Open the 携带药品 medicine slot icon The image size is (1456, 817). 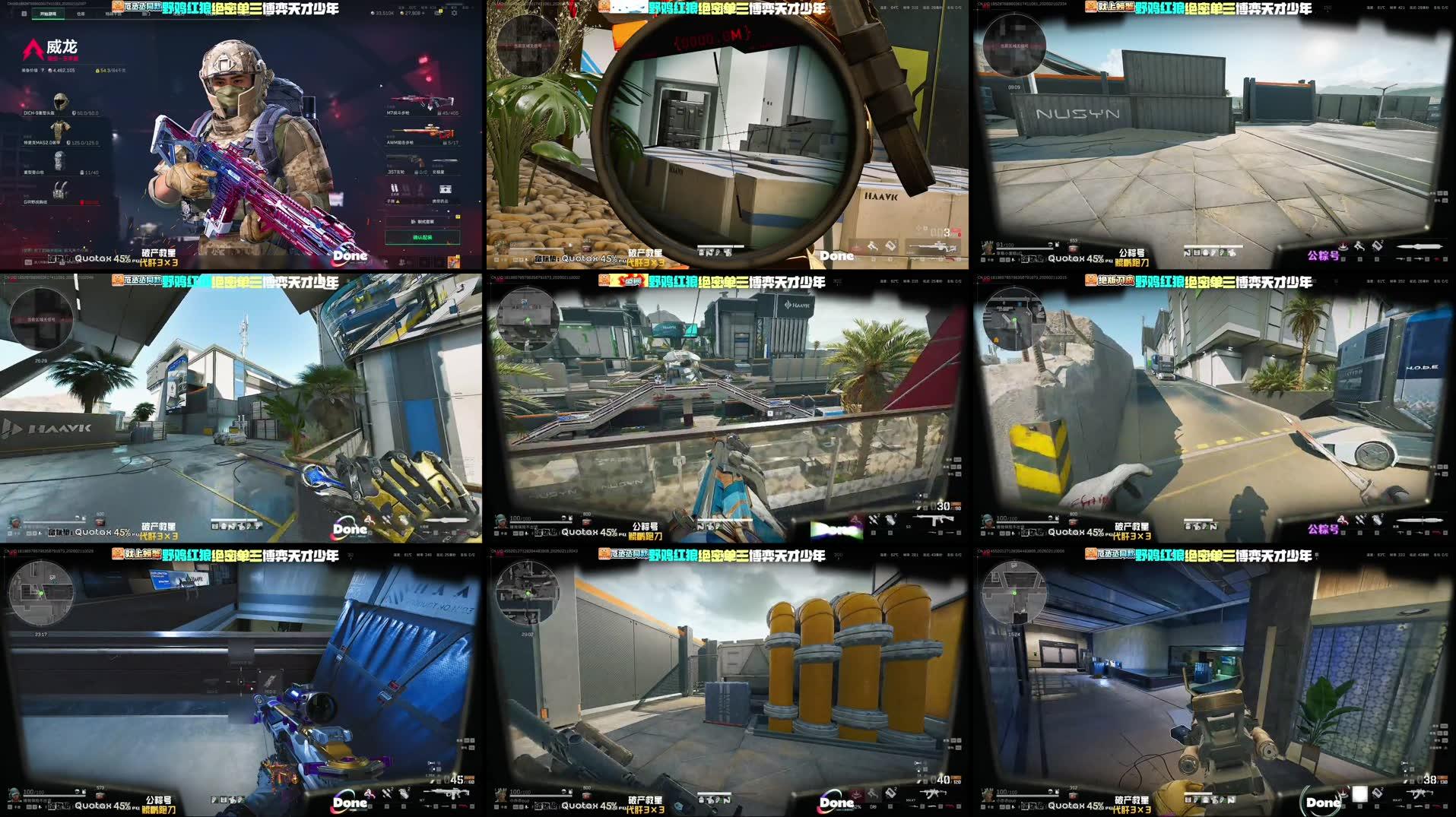pyautogui.click(x=446, y=189)
